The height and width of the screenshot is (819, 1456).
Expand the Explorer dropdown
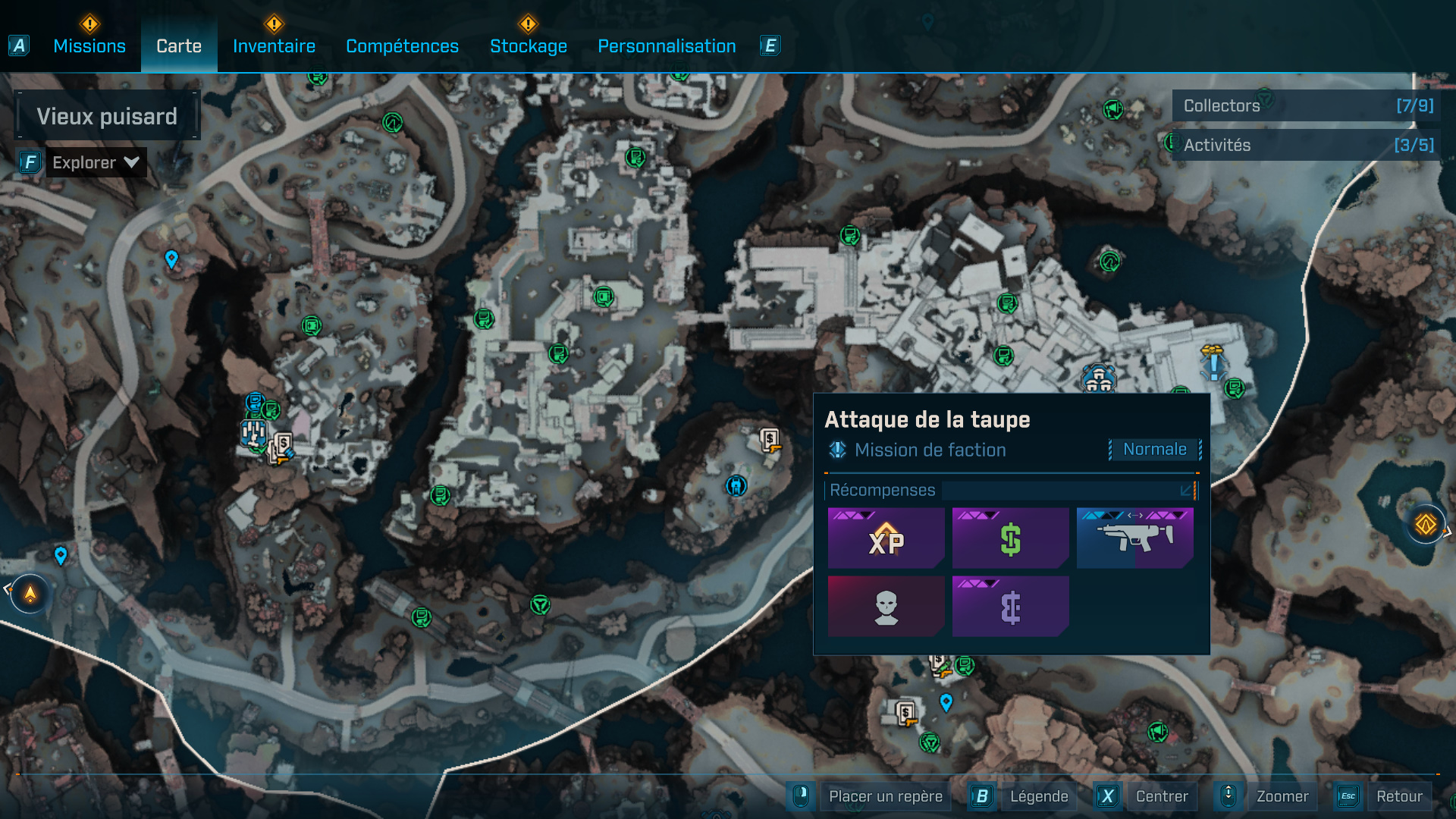96,162
